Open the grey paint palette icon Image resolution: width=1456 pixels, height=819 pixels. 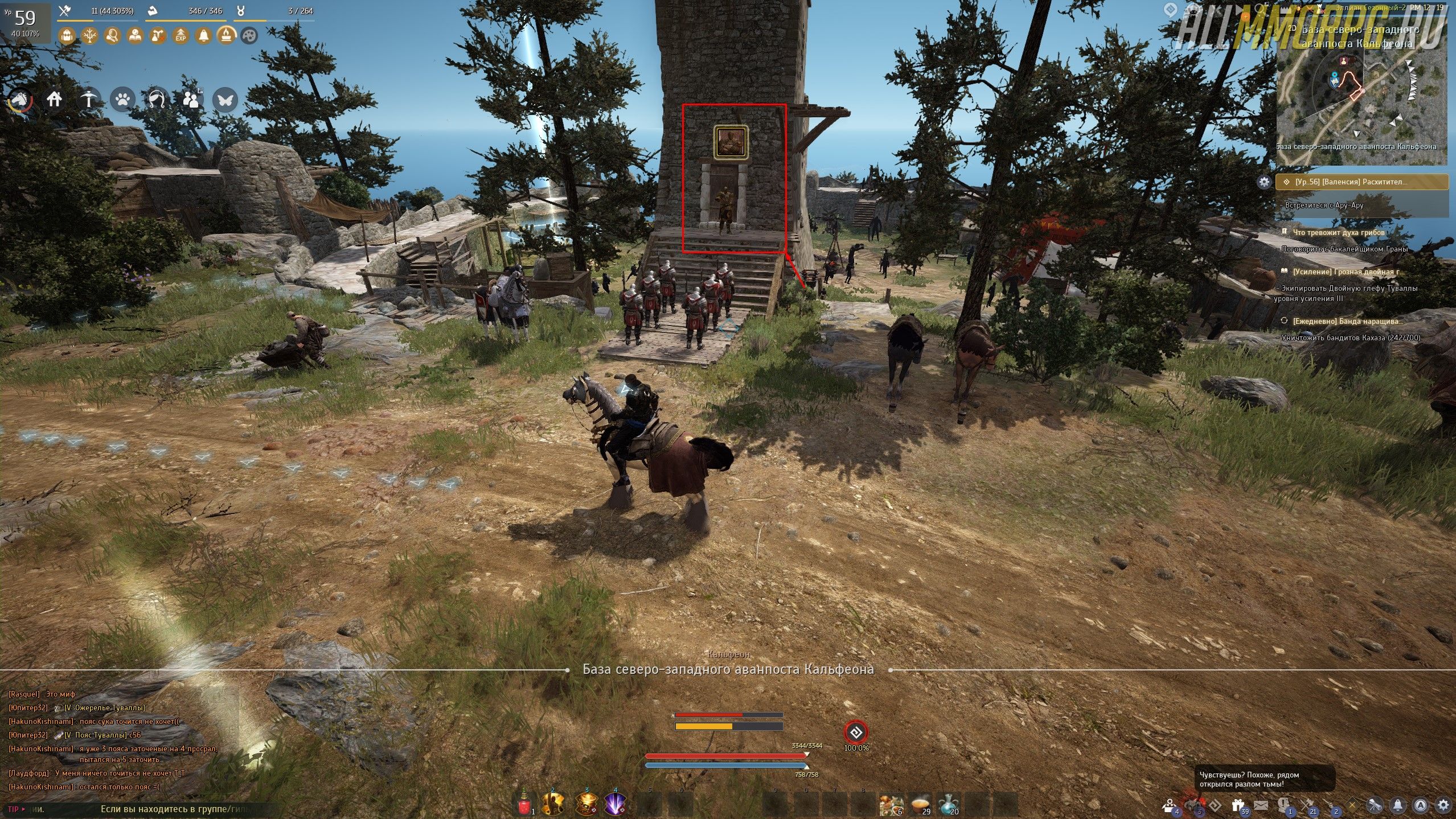click(x=249, y=36)
